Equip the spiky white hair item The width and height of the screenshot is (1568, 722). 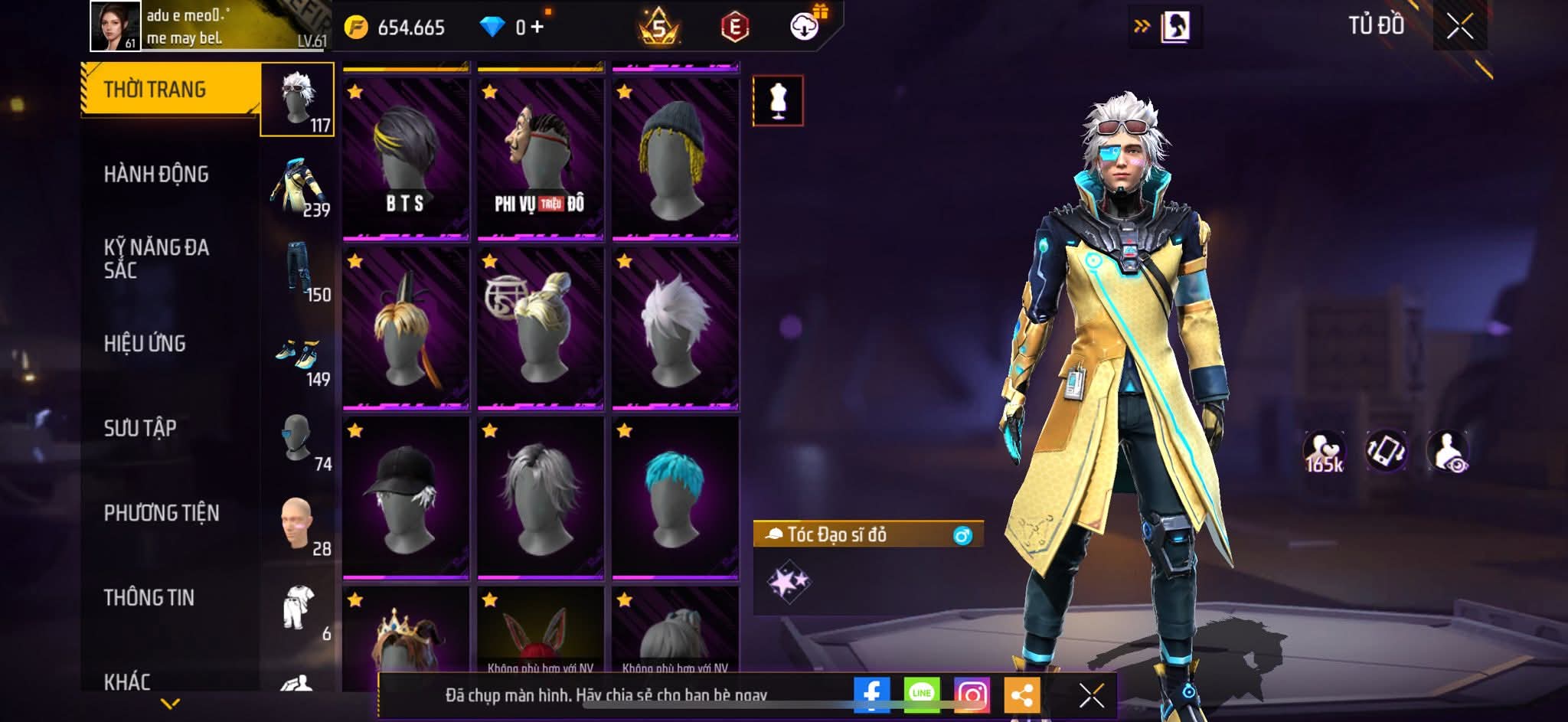click(675, 328)
